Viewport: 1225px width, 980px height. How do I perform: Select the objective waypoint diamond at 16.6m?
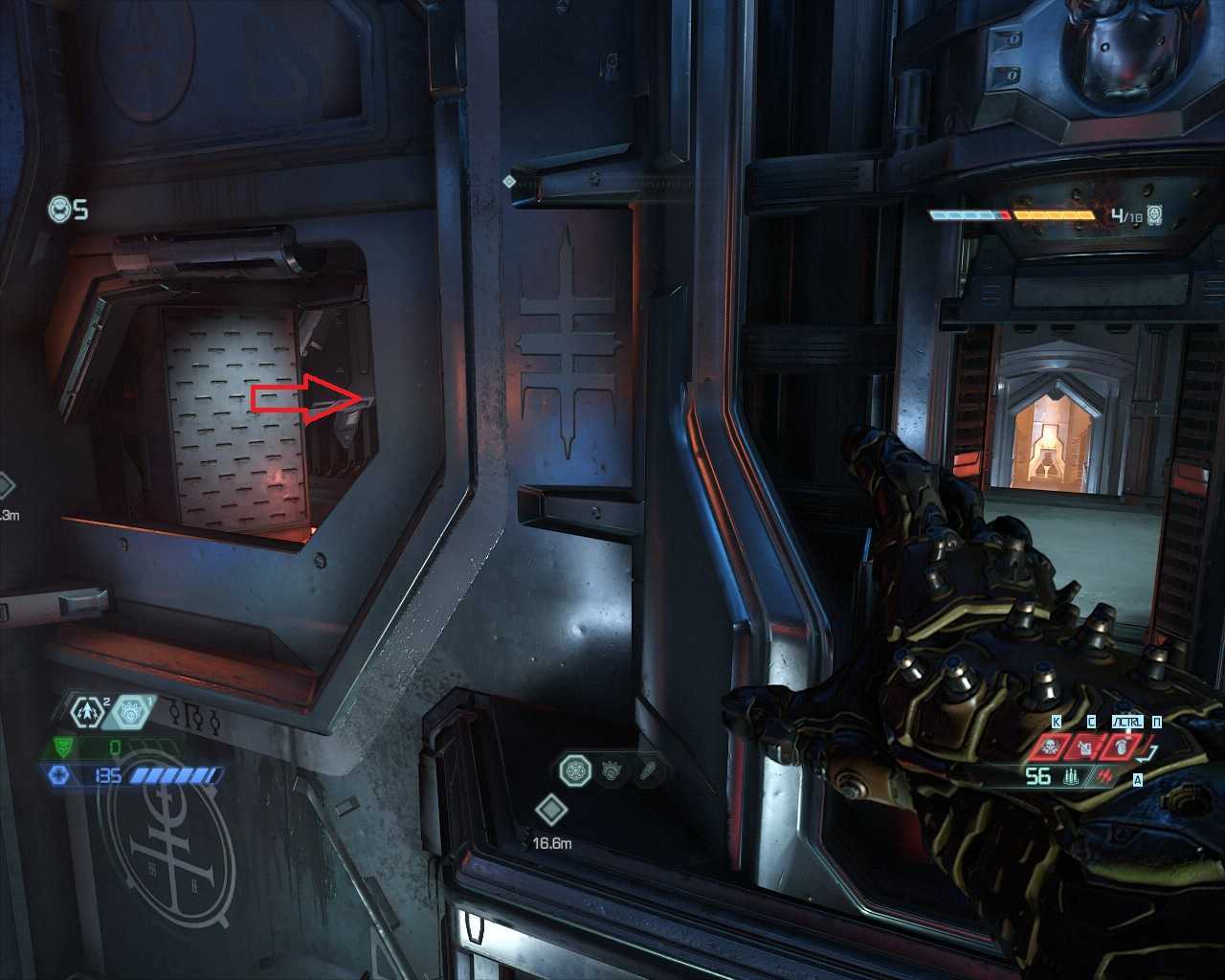pos(551,811)
